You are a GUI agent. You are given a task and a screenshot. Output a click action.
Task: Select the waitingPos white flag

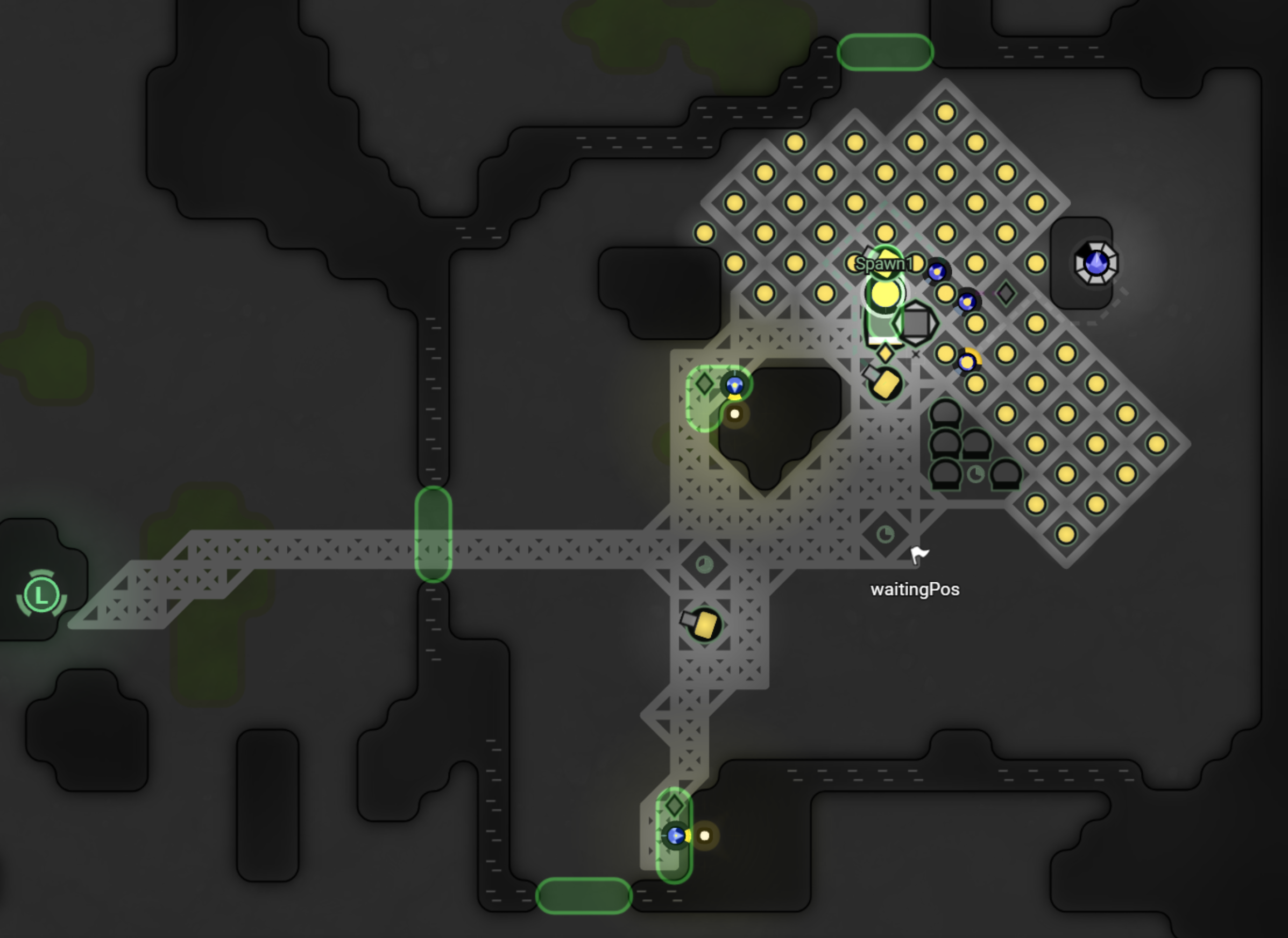(x=918, y=554)
